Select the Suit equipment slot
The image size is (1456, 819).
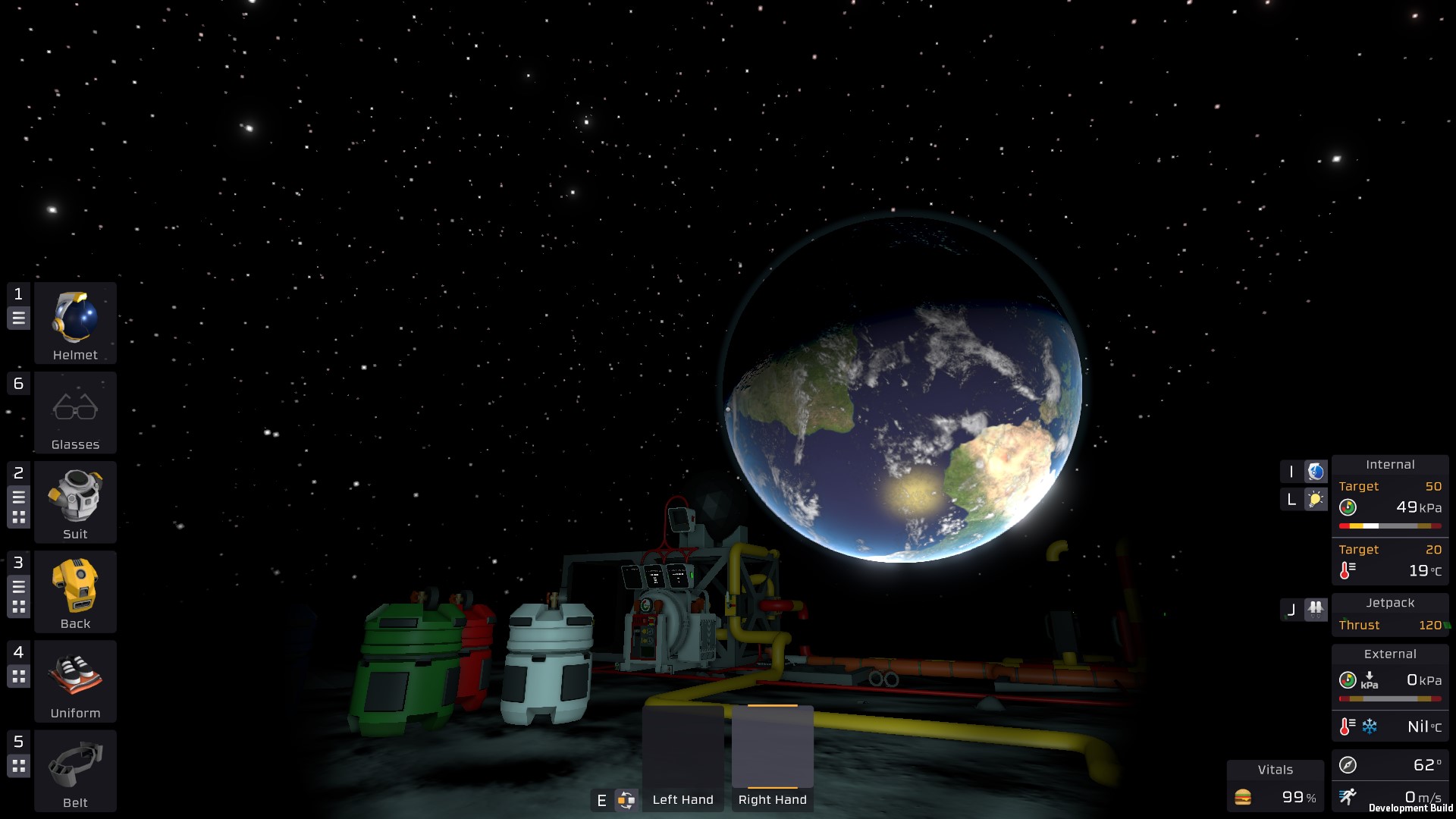coord(75,501)
